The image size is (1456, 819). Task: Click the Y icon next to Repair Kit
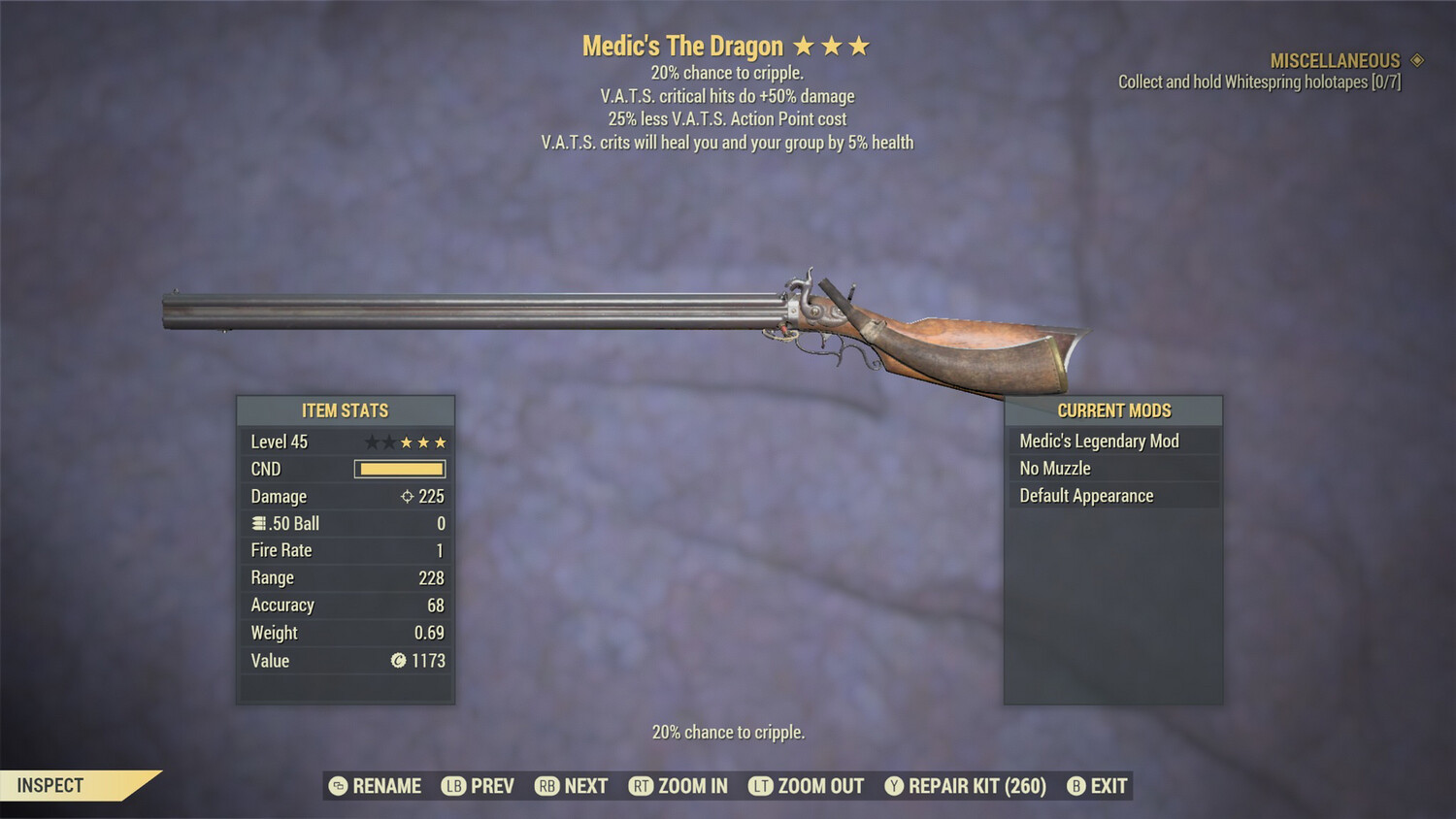[x=892, y=786]
